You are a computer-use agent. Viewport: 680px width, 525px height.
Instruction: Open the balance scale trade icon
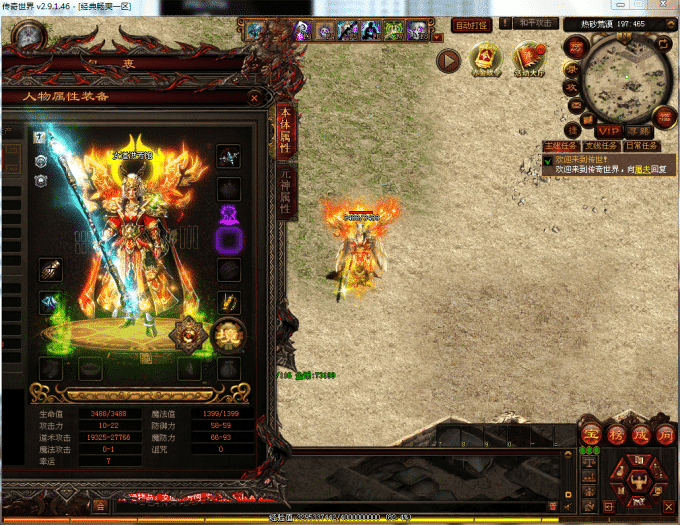click(x=591, y=461)
